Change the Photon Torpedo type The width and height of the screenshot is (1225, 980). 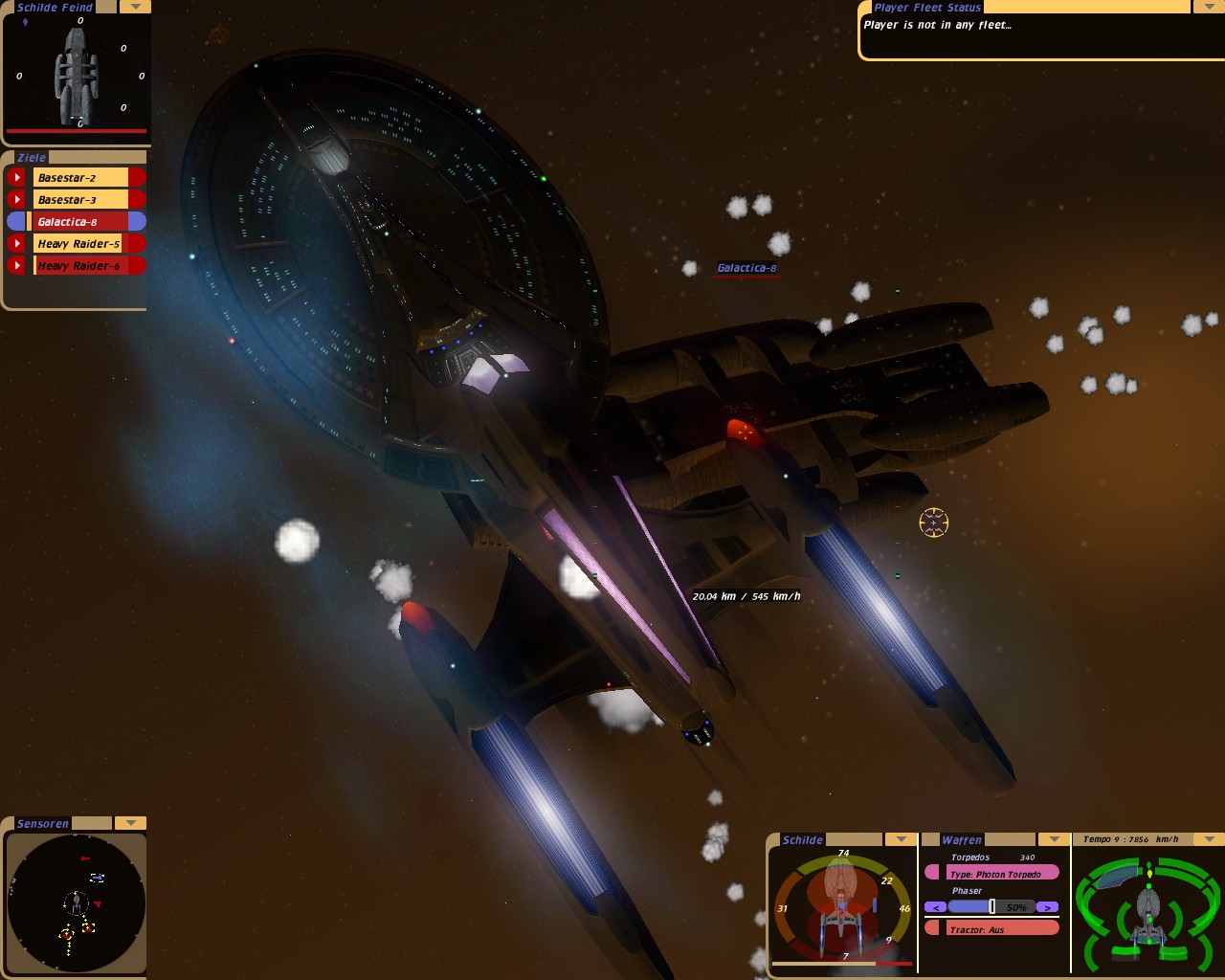992,873
